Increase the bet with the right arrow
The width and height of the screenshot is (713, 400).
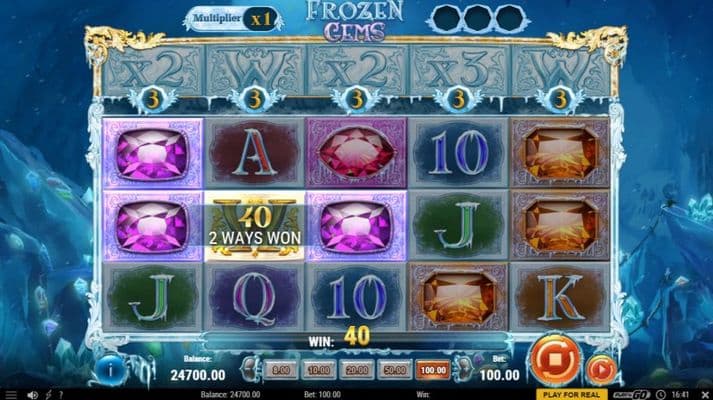coord(461,370)
